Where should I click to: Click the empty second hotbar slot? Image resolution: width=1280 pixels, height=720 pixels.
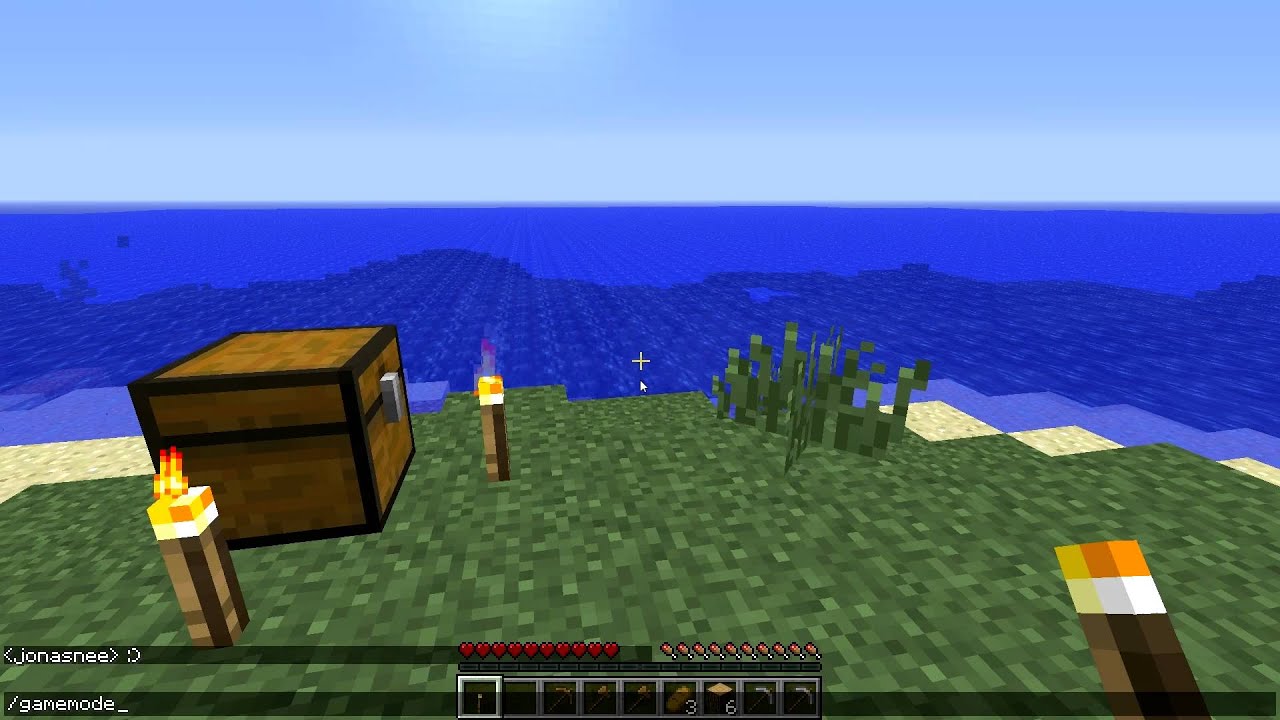point(520,695)
